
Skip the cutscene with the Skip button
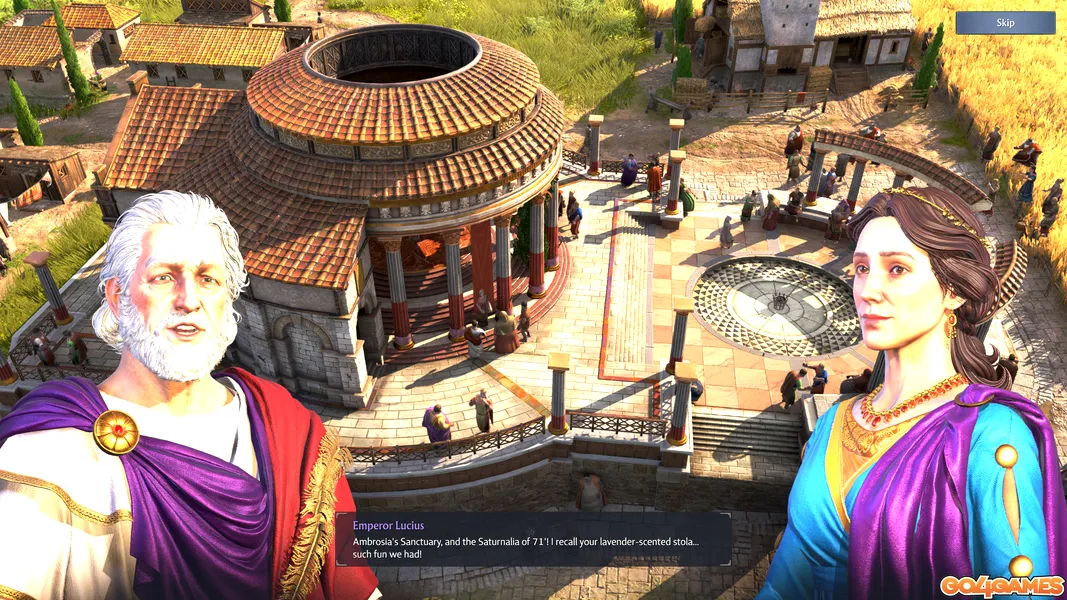coord(1004,23)
